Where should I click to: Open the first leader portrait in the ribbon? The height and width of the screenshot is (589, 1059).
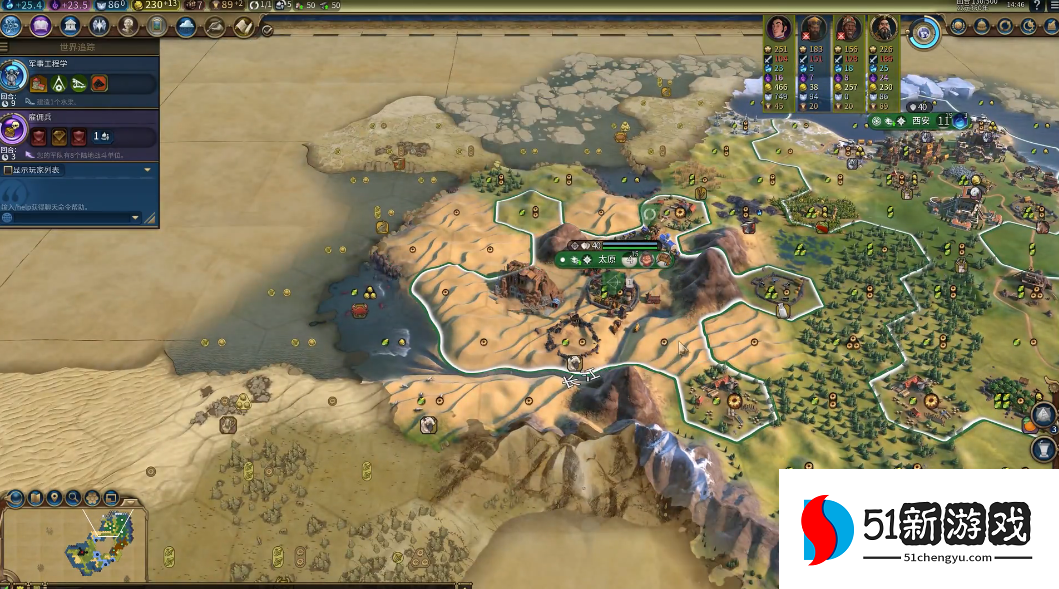pos(779,28)
